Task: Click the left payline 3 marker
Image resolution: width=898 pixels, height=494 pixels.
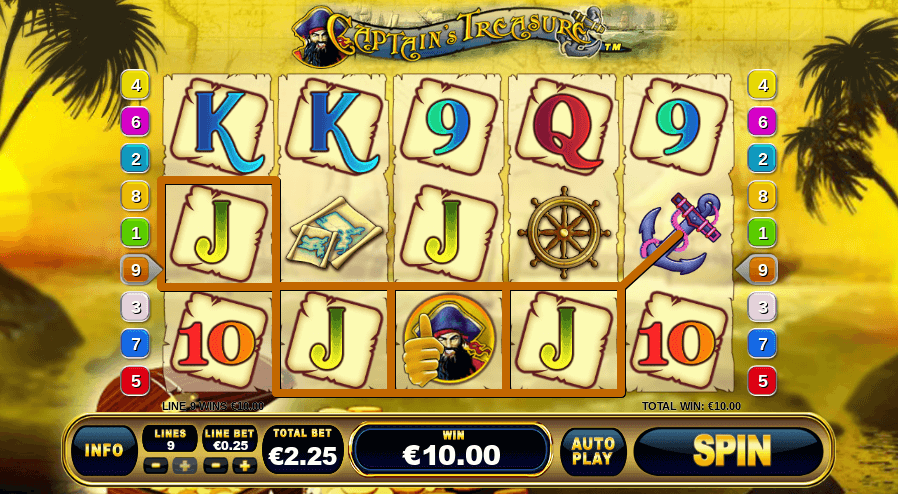Action: click(135, 307)
